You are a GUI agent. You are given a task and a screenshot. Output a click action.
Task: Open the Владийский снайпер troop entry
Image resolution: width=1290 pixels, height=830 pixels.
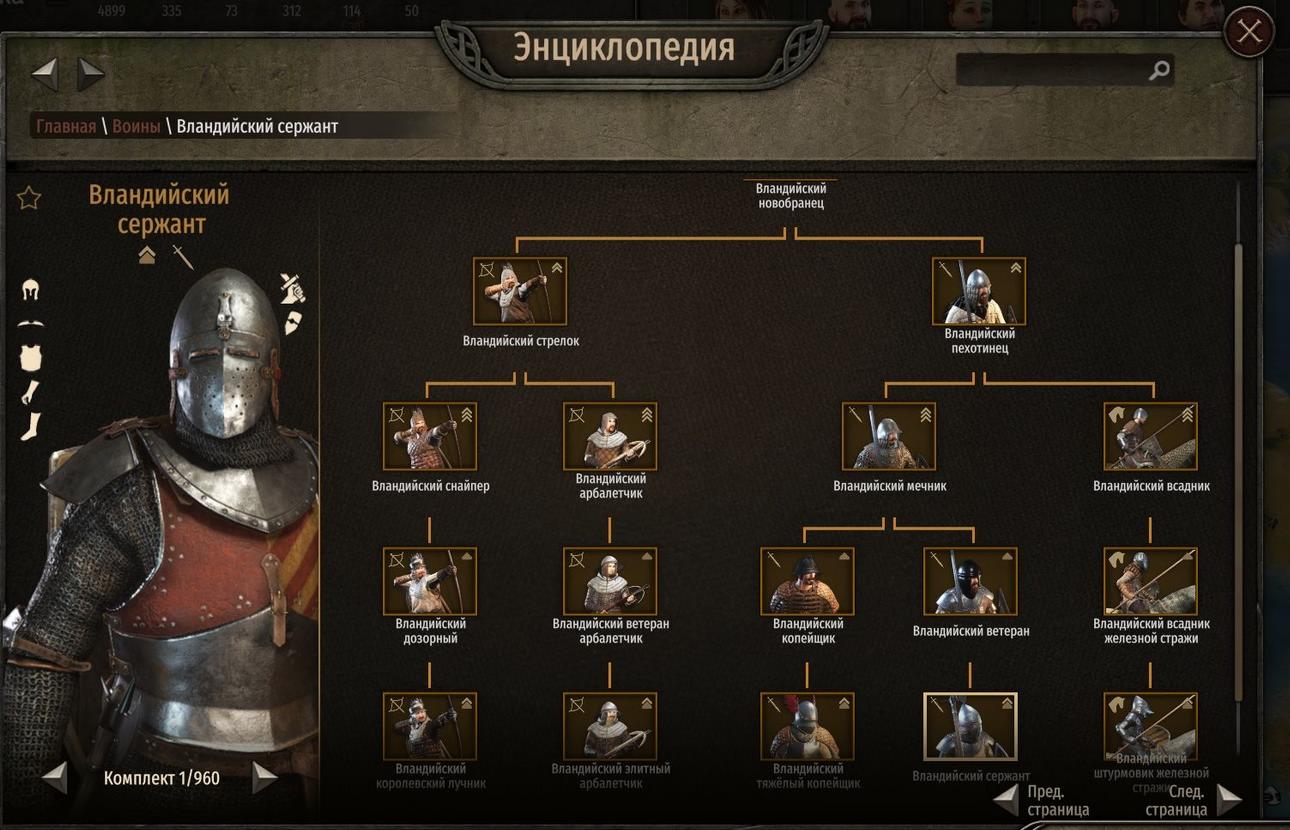point(430,437)
